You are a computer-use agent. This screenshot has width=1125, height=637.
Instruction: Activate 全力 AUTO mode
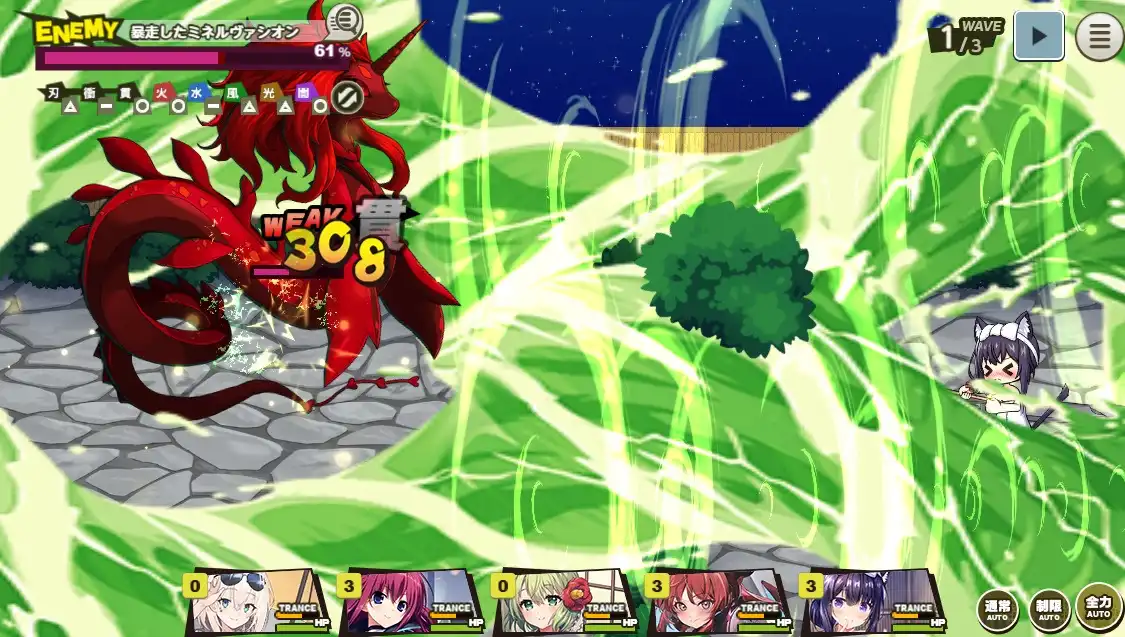click(1098, 607)
